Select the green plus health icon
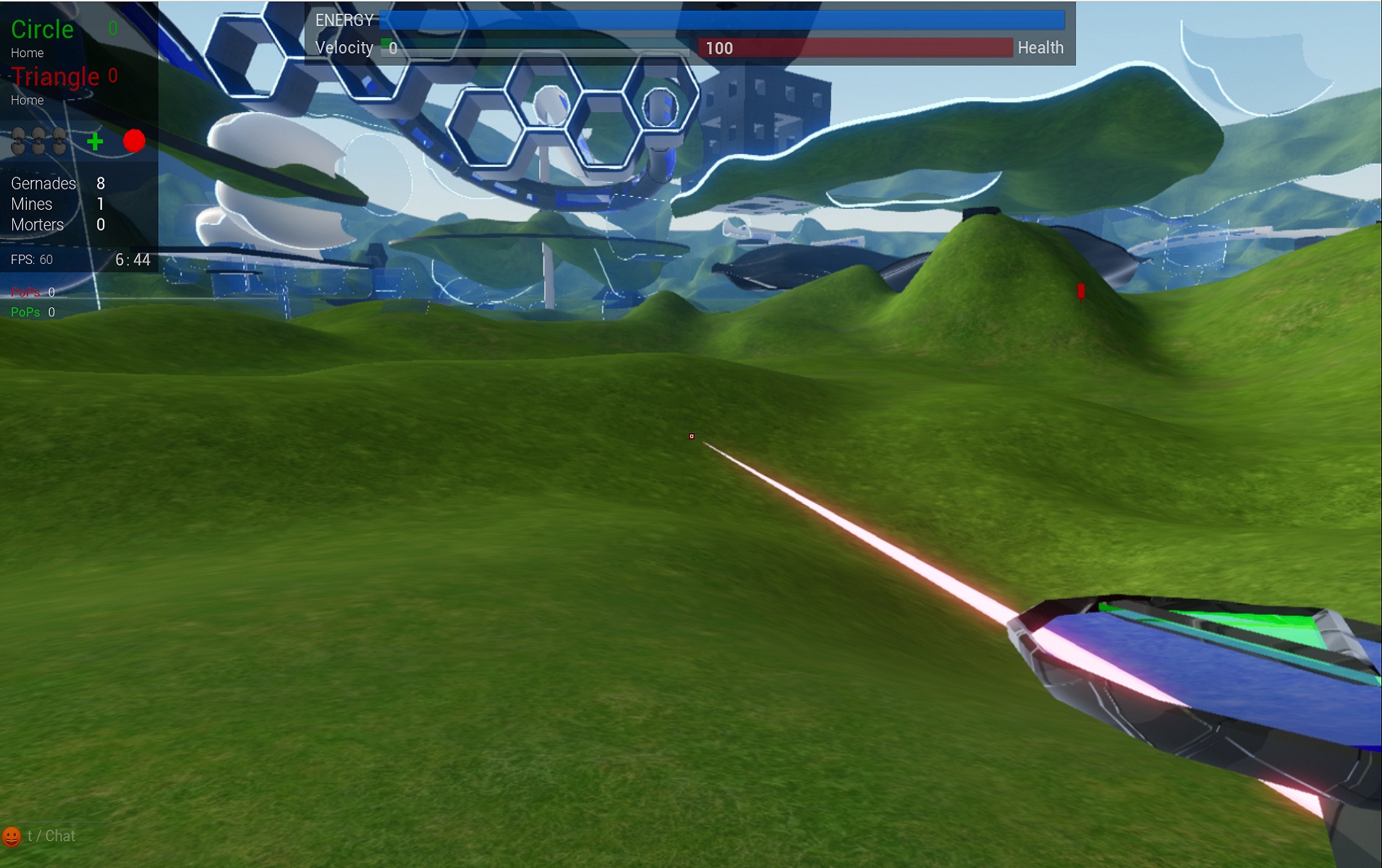Viewport: 1382px width, 868px height. [95, 141]
